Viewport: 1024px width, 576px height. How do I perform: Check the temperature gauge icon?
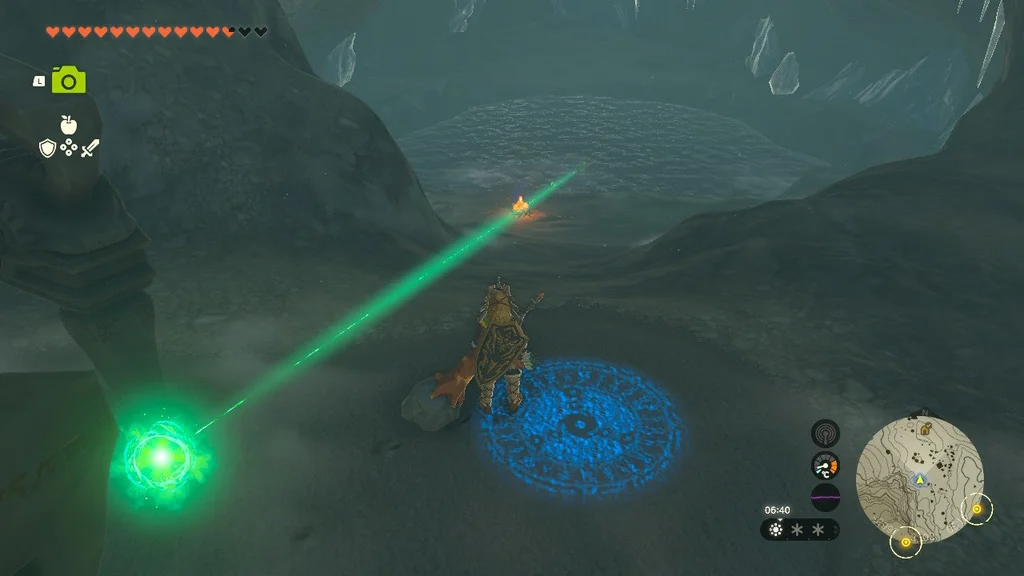pyautogui.click(x=825, y=465)
